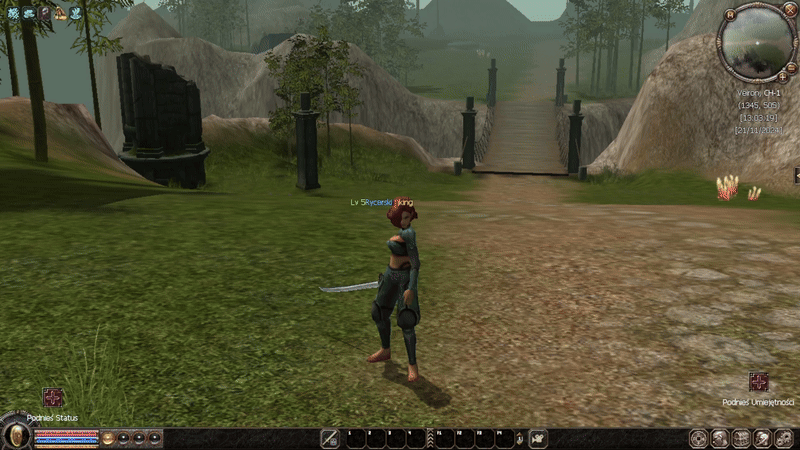Open the inventory chest button

tap(741, 438)
